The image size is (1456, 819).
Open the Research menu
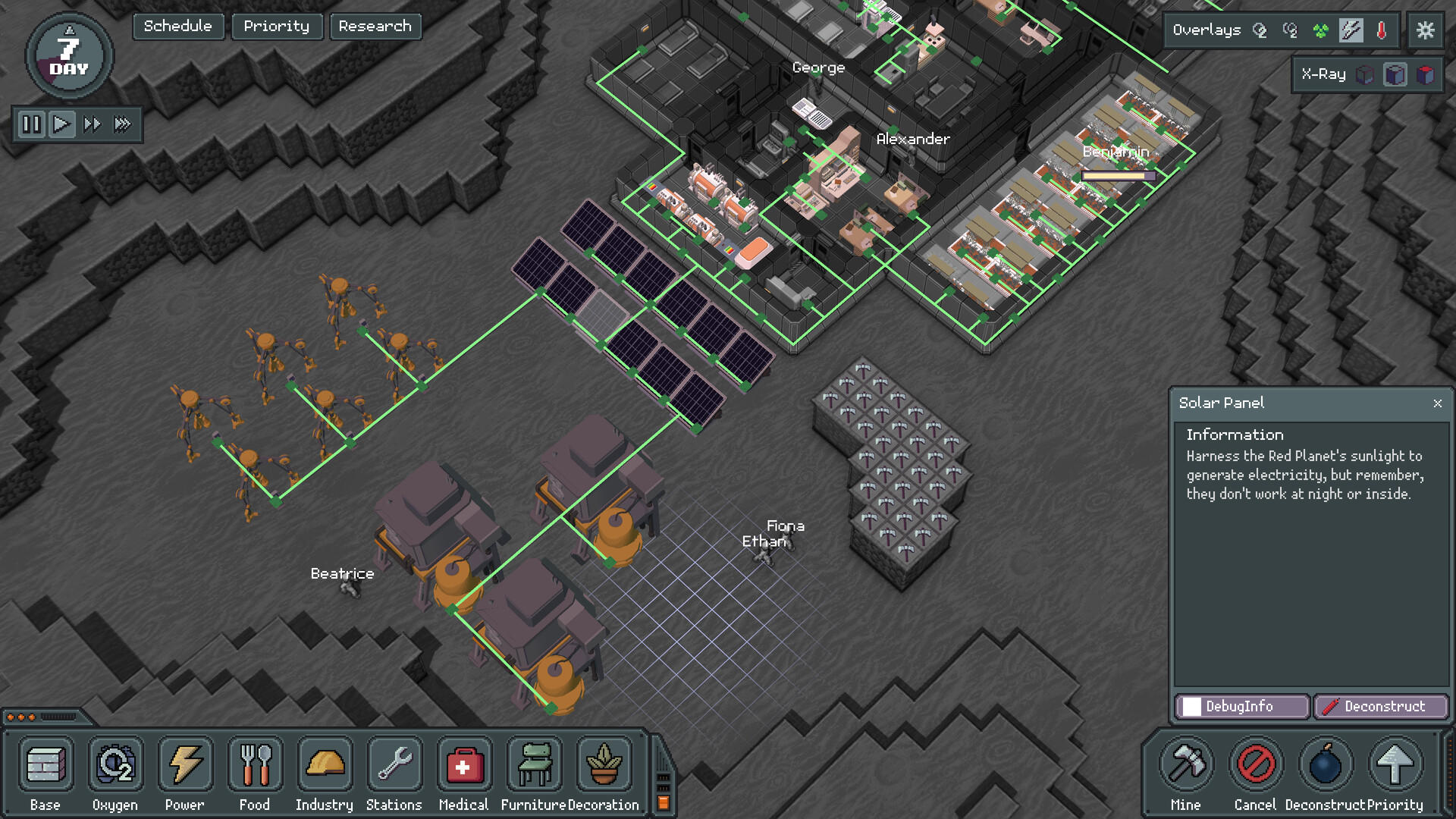point(375,27)
